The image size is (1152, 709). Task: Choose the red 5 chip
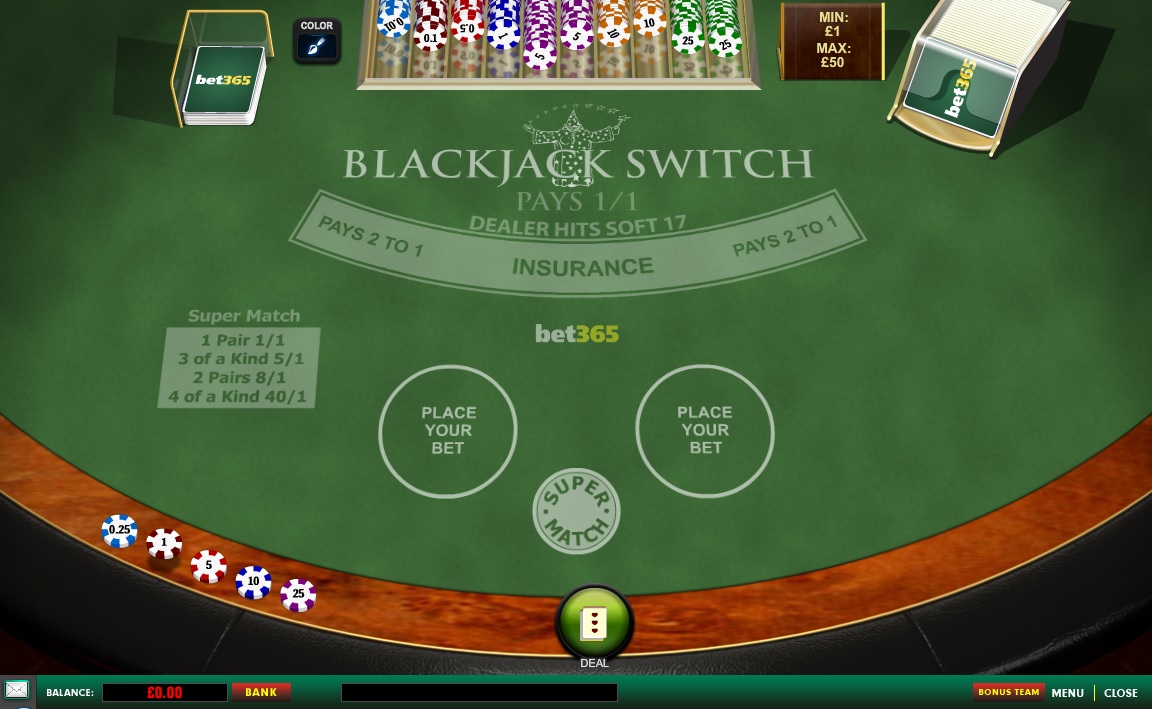209,566
